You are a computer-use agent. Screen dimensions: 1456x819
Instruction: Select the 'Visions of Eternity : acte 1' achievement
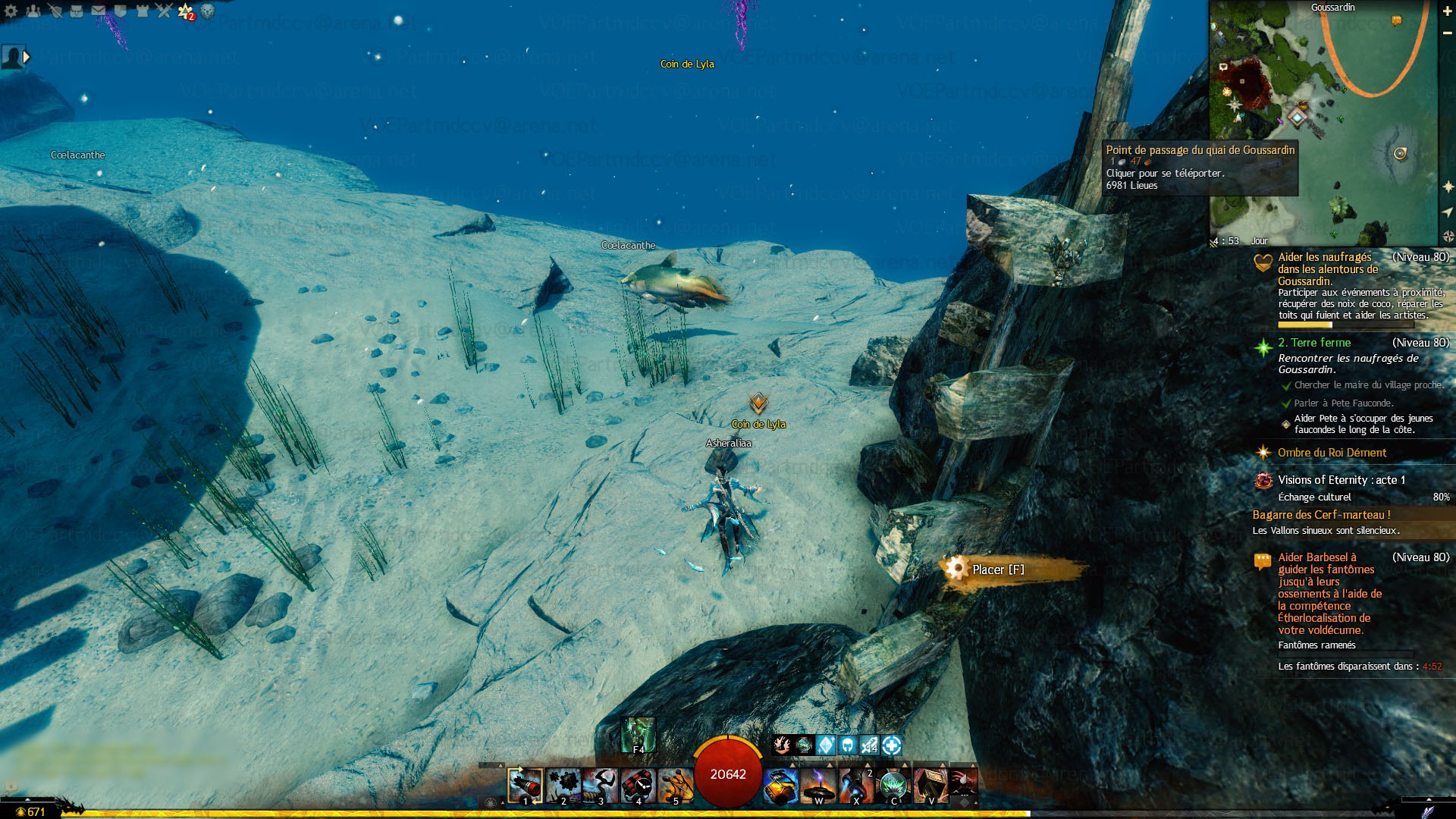click(x=1341, y=480)
